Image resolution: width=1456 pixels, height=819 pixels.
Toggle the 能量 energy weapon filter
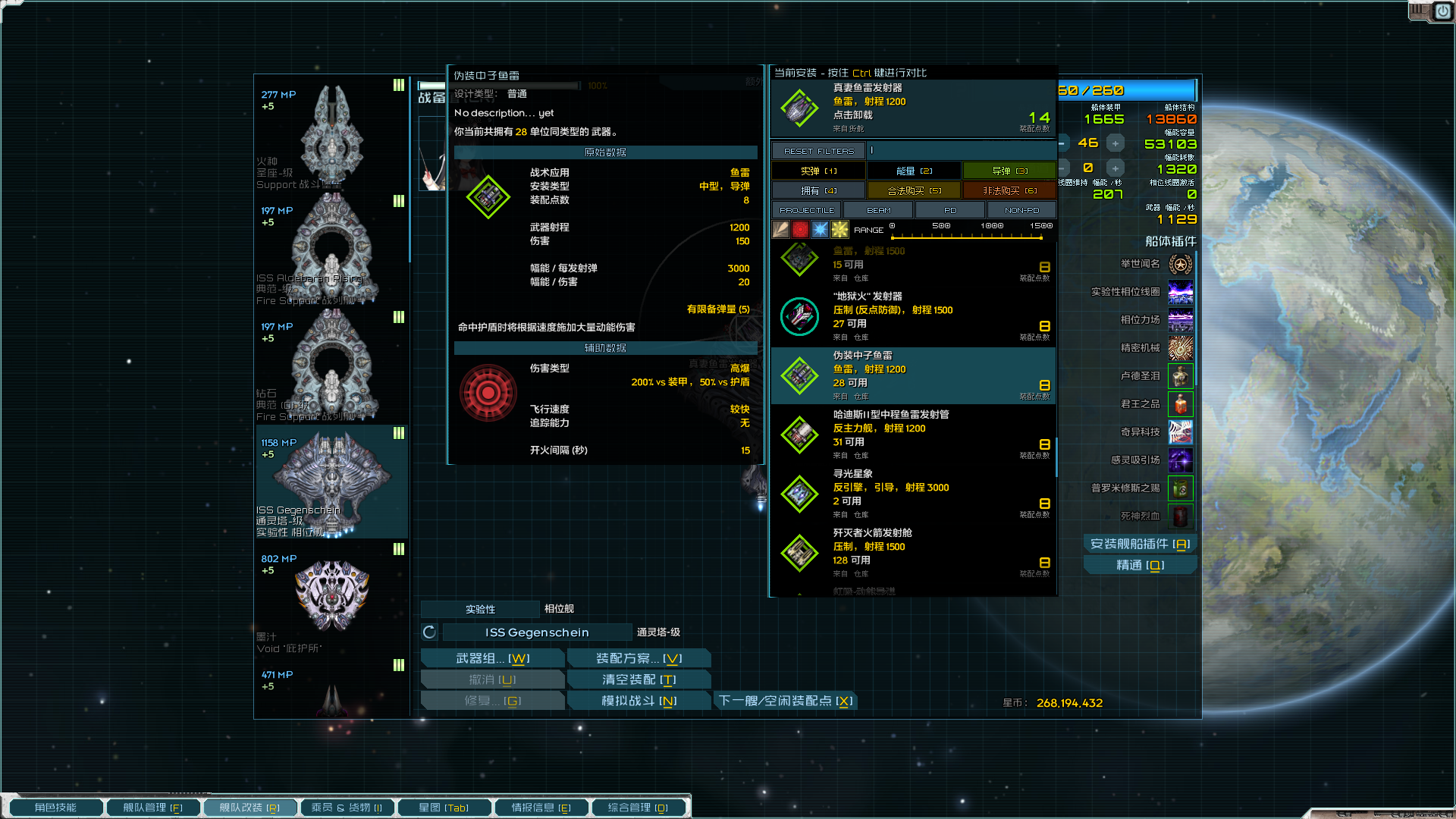[x=914, y=171]
